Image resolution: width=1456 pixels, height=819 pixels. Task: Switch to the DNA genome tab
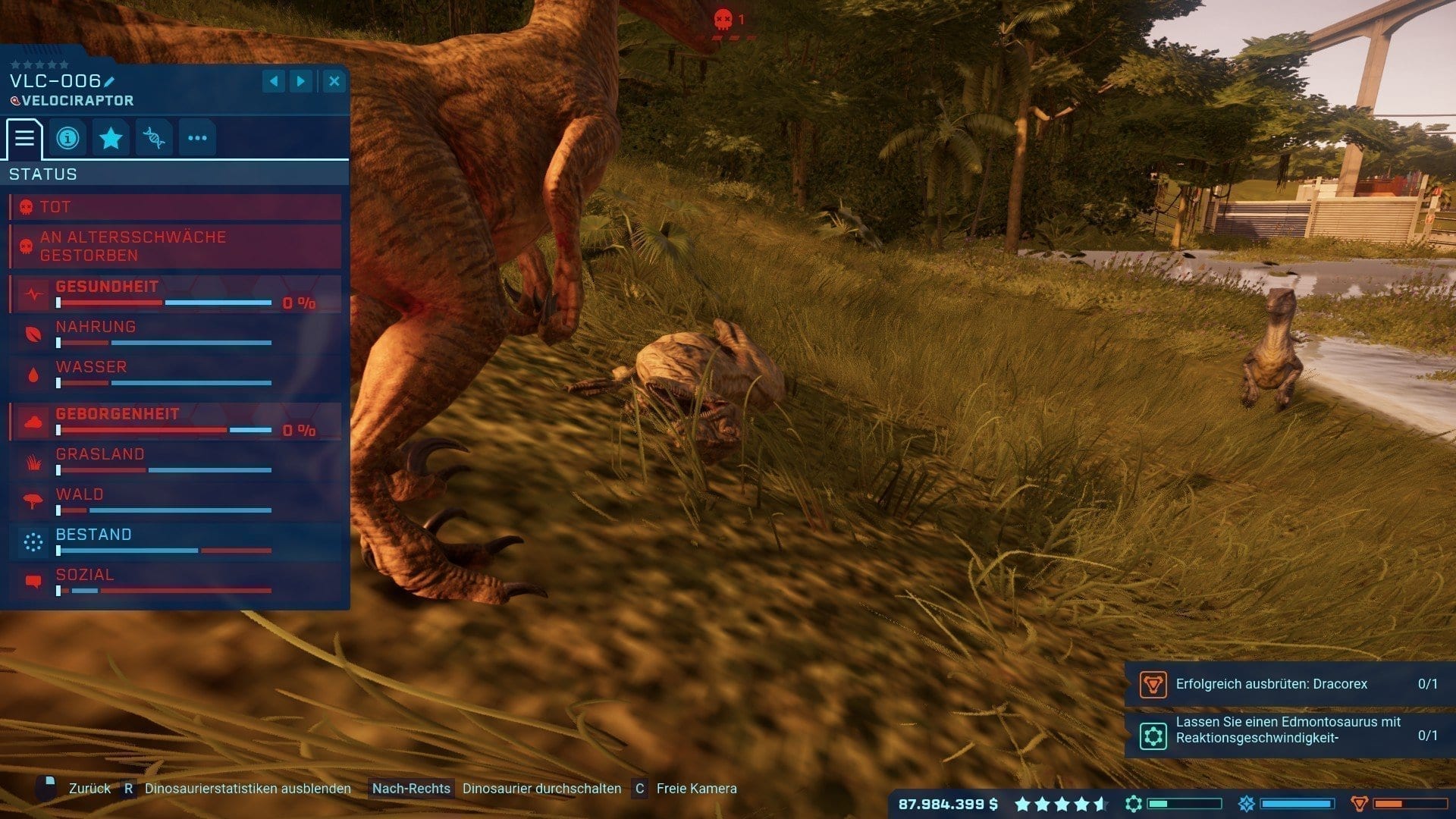coord(154,138)
